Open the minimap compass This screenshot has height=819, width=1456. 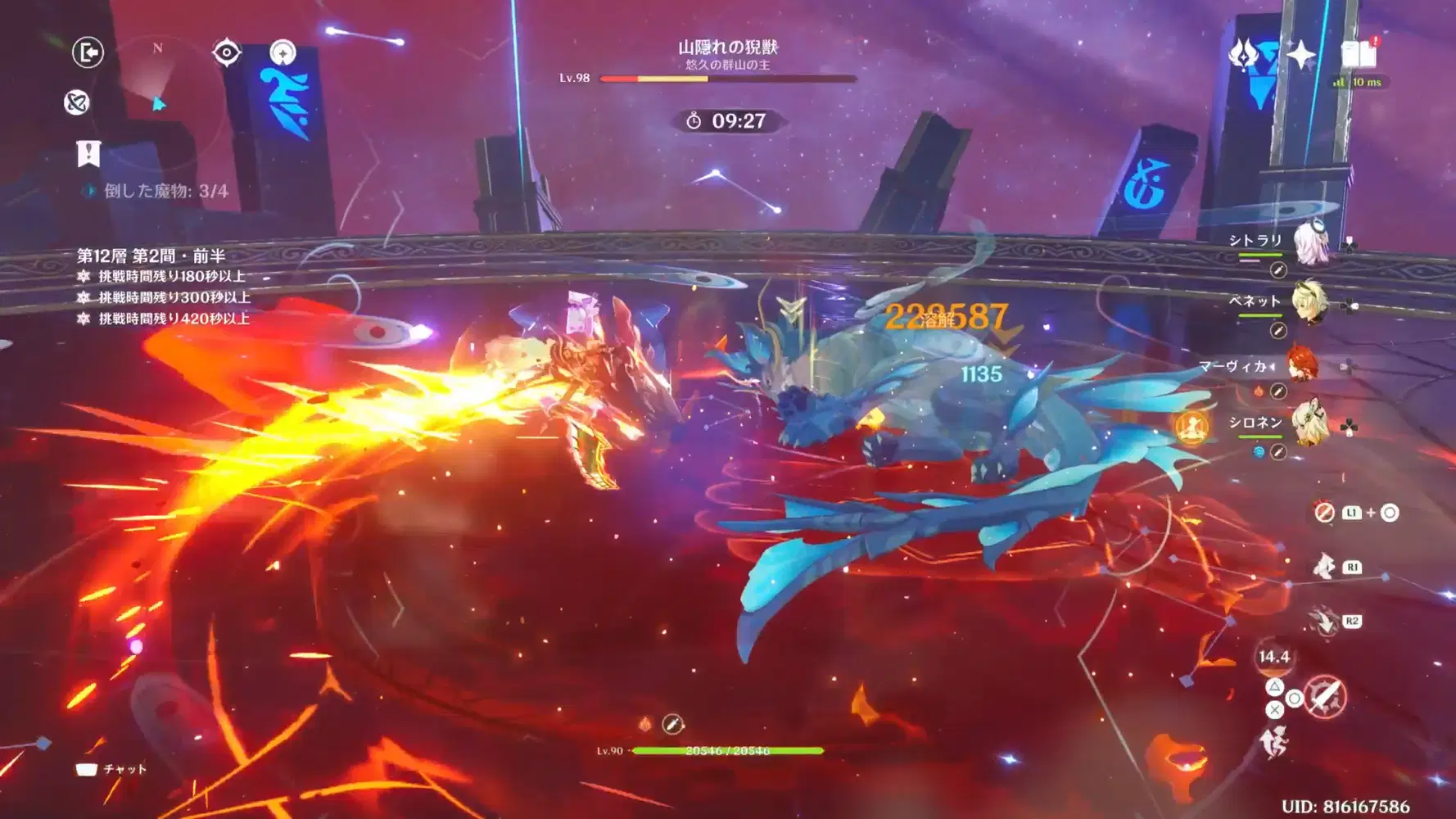[x=158, y=104]
